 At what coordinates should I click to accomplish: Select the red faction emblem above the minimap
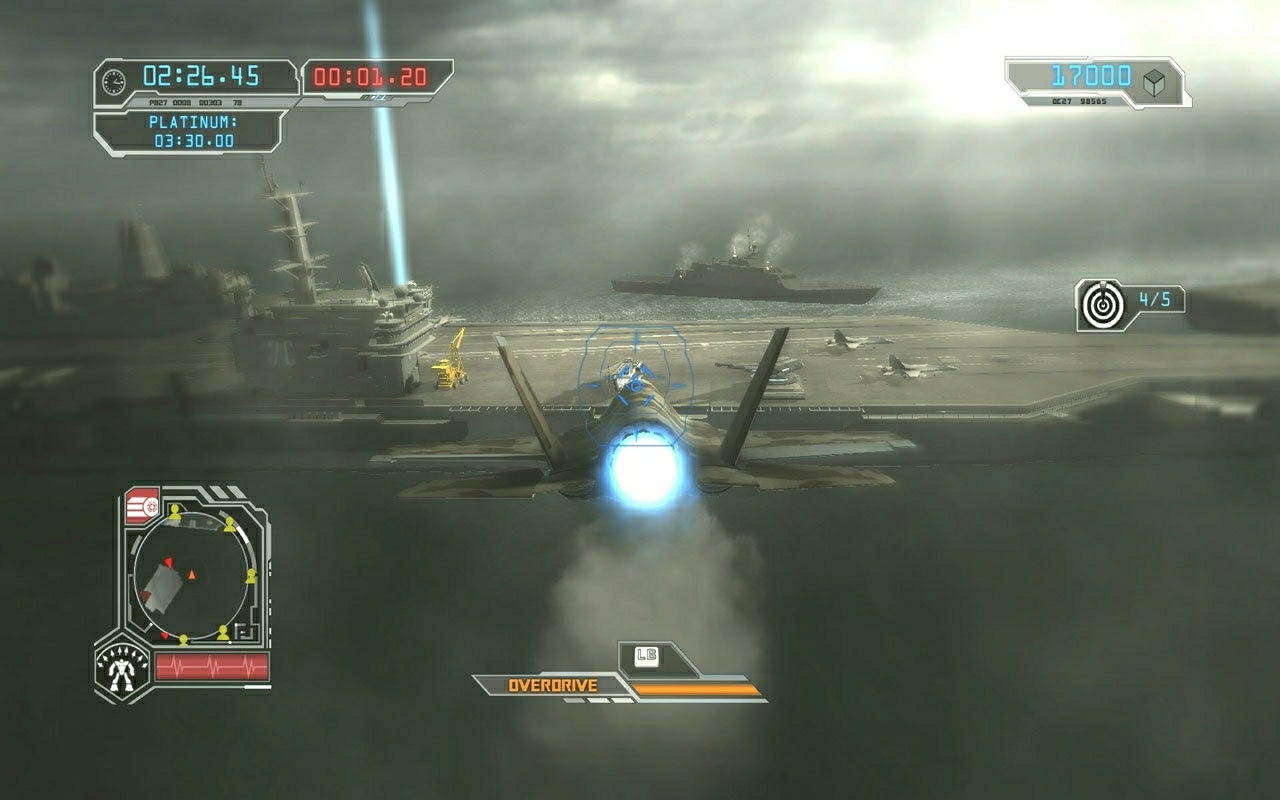tap(142, 505)
